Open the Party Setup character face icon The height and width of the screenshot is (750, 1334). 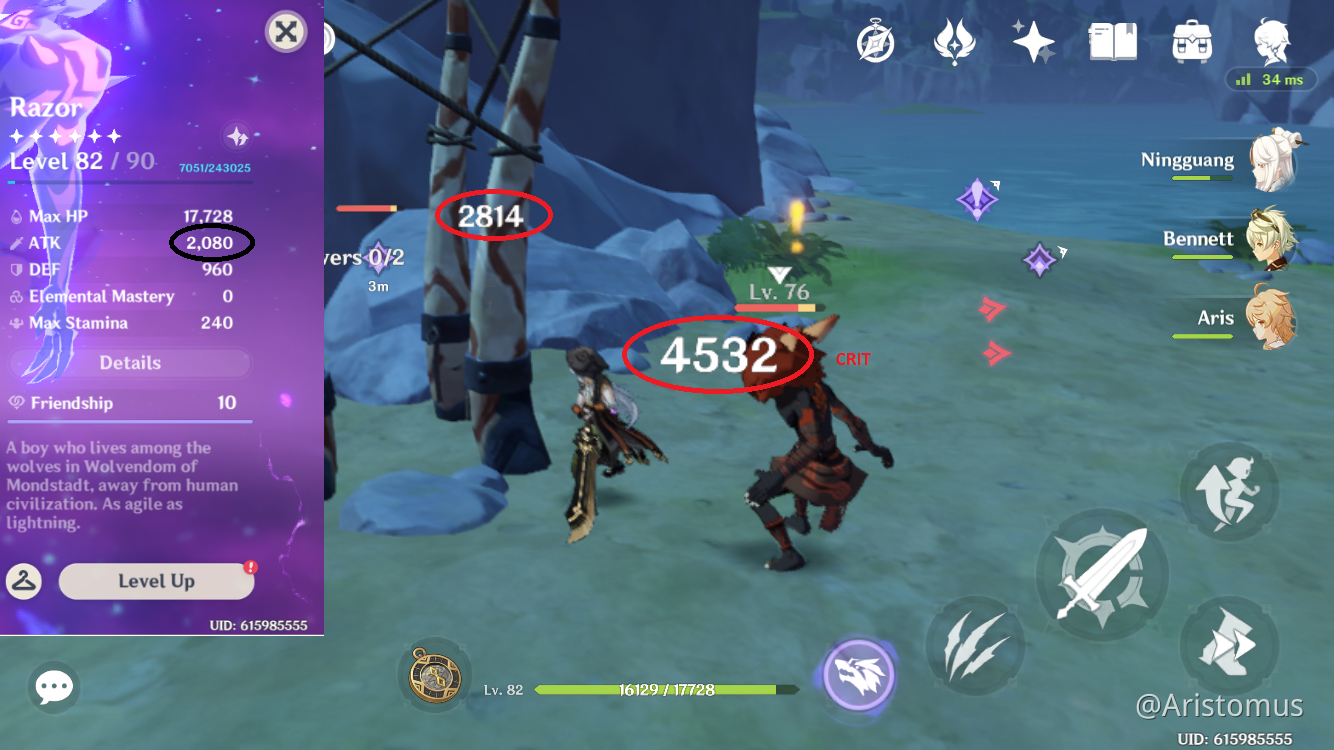click(1271, 41)
